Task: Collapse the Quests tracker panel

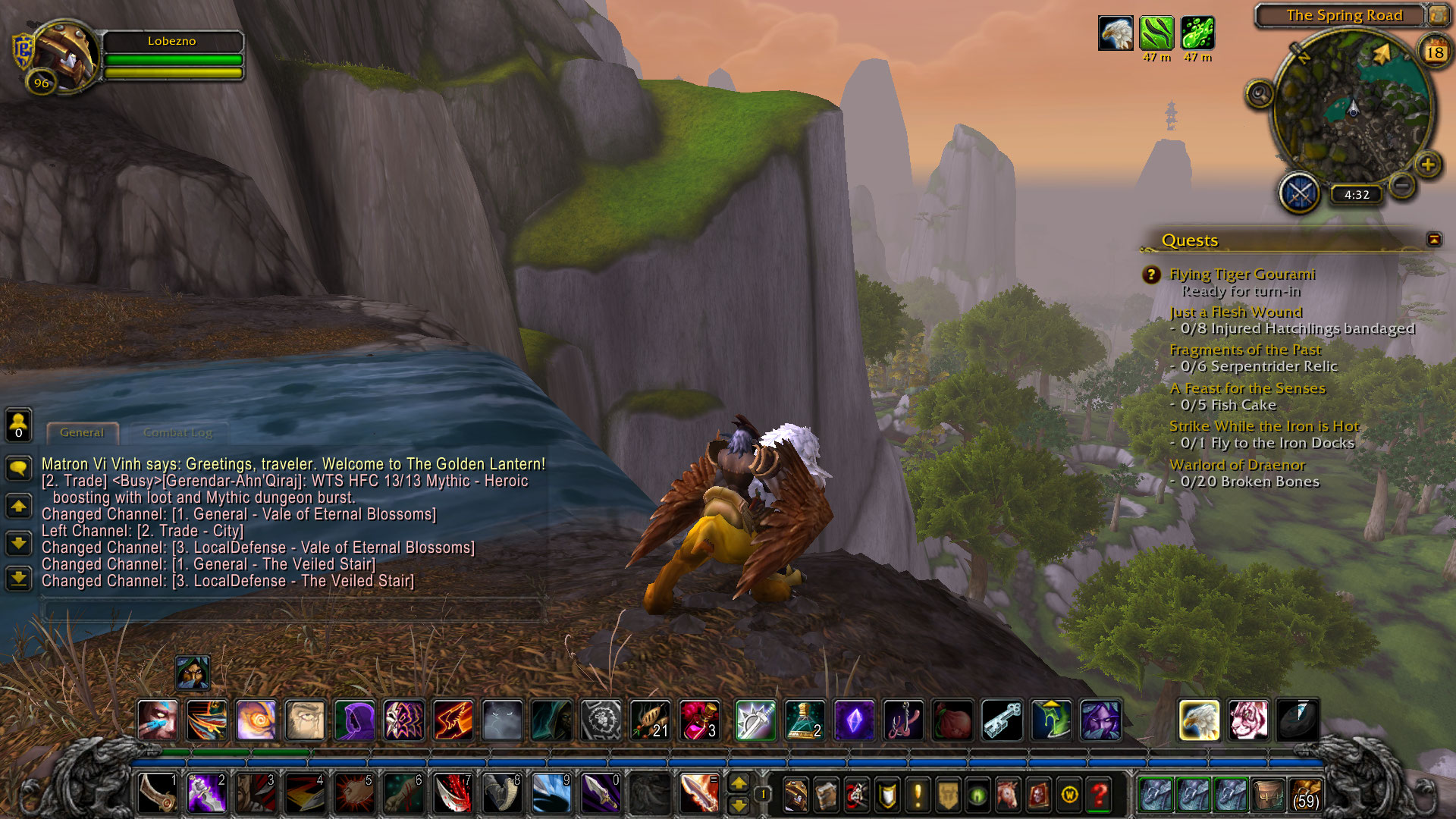Action: tap(1433, 240)
